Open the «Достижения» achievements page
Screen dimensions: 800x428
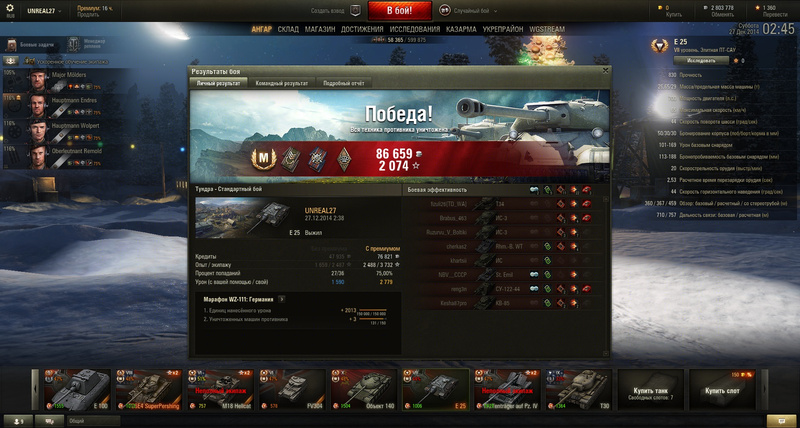point(362,30)
